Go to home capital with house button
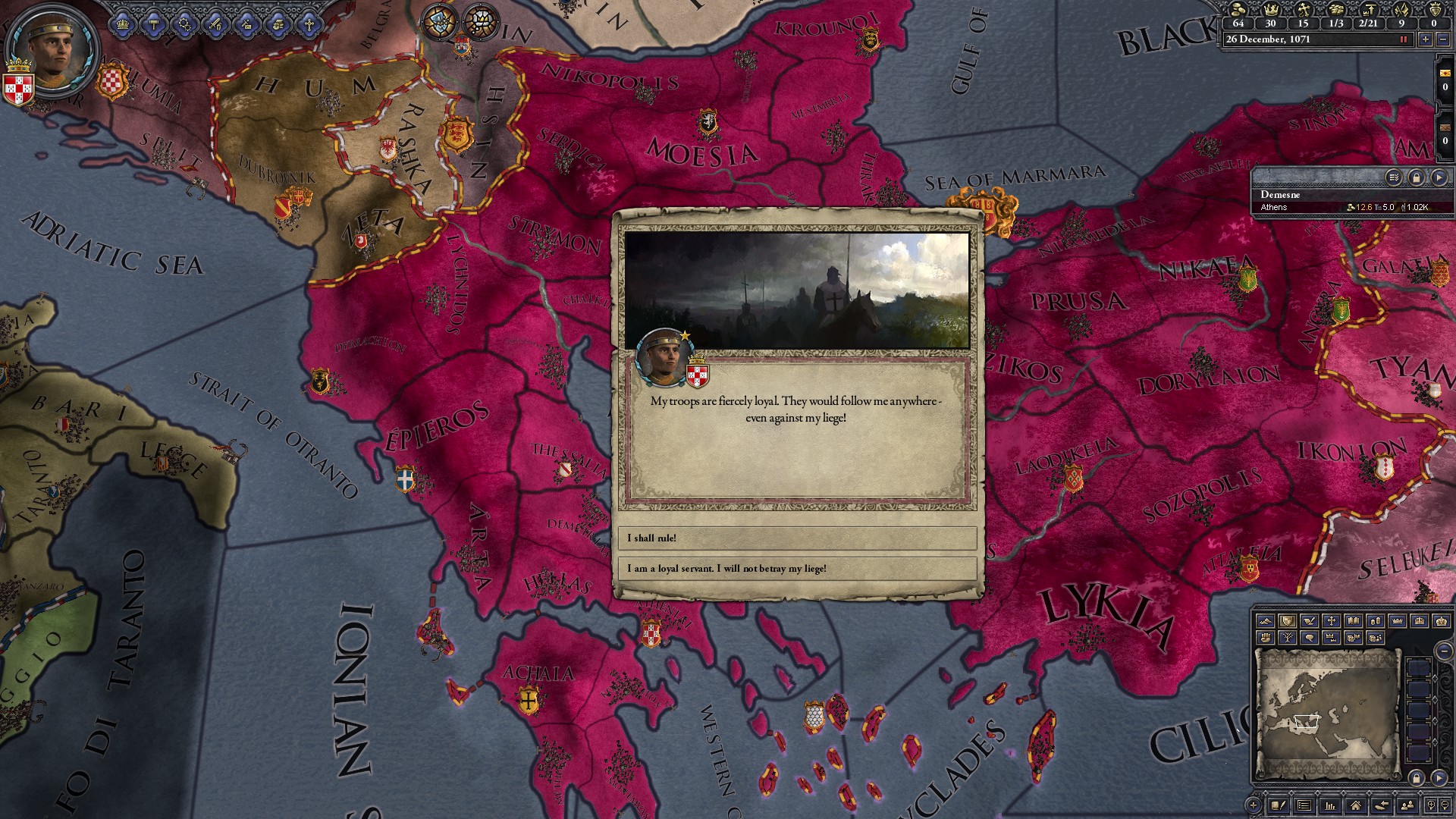Screen dimensions: 1456x819 click(1355, 805)
